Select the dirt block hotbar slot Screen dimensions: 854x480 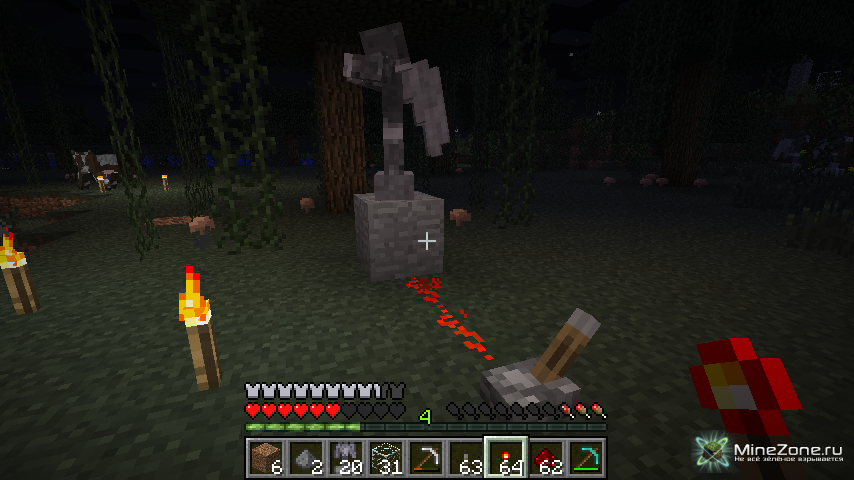266,458
